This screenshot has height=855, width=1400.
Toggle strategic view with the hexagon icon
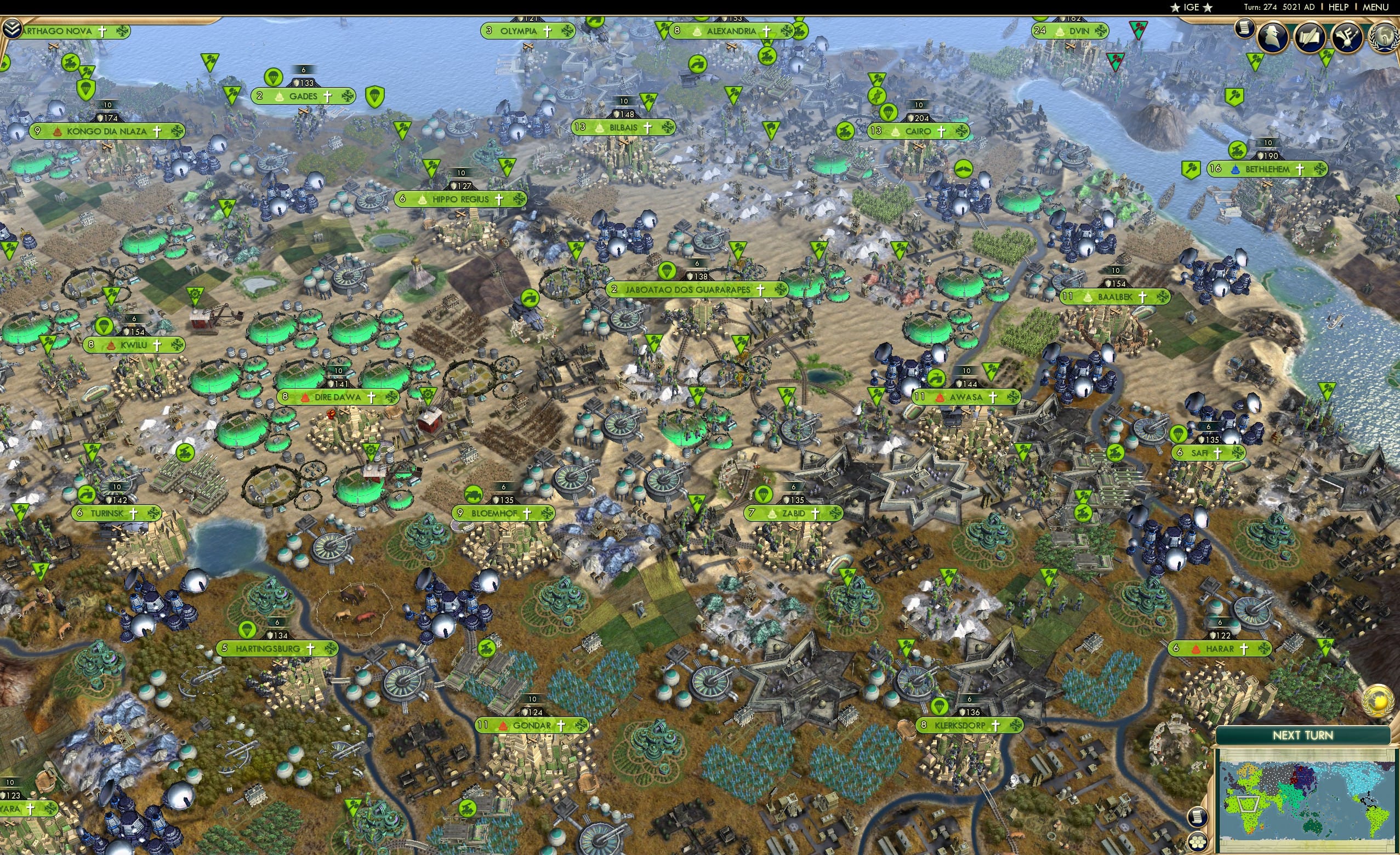point(1198,843)
